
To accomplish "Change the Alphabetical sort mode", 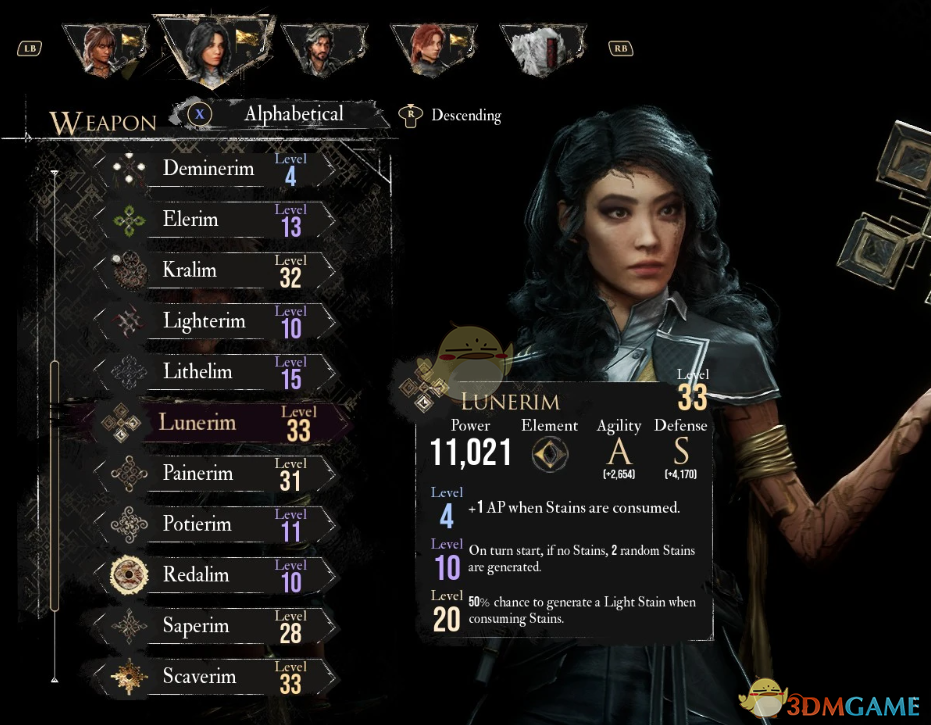I will coord(292,114).
